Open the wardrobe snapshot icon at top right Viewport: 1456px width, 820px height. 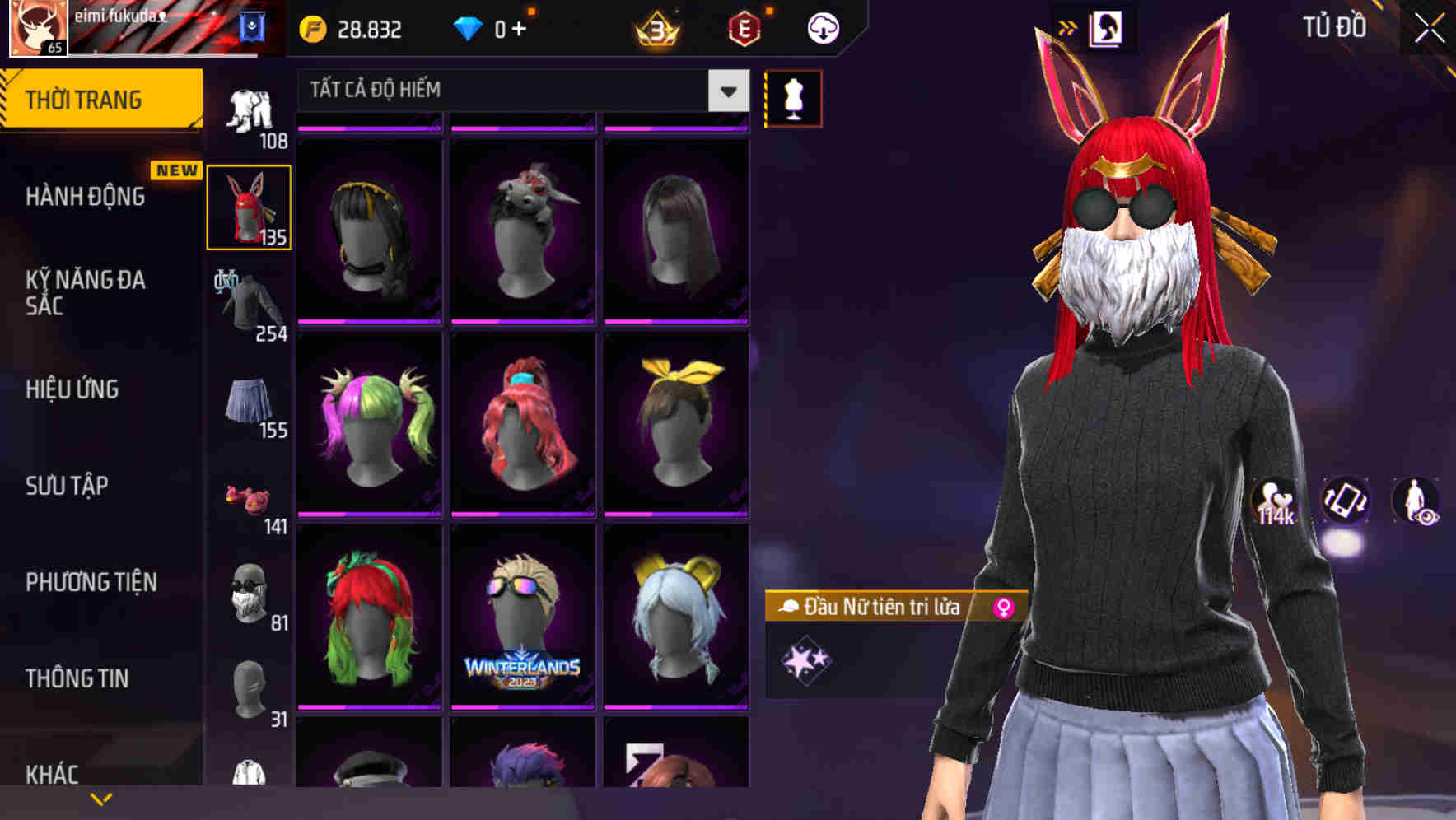[x=1107, y=26]
